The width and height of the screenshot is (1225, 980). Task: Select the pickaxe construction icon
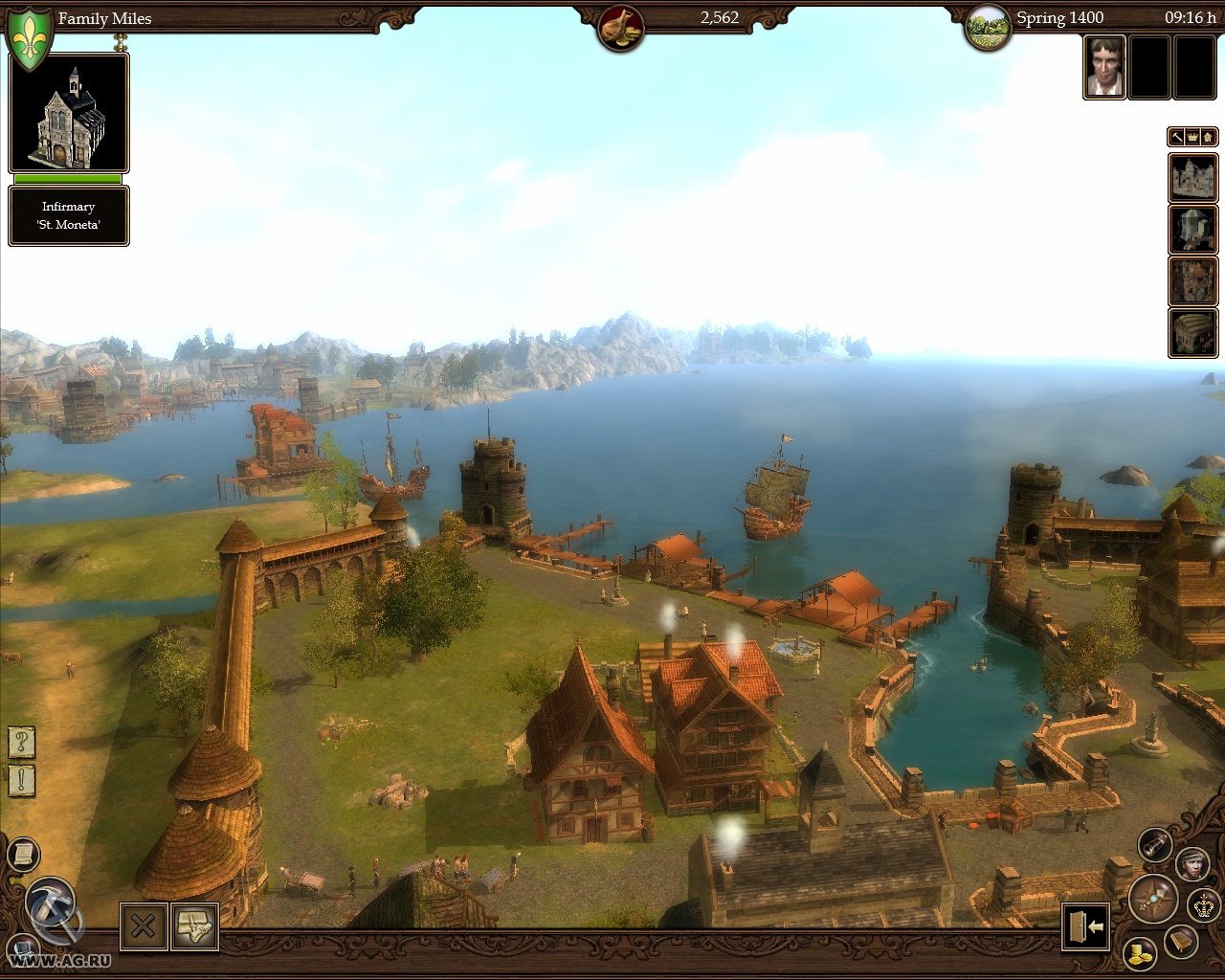[x=52, y=902]
